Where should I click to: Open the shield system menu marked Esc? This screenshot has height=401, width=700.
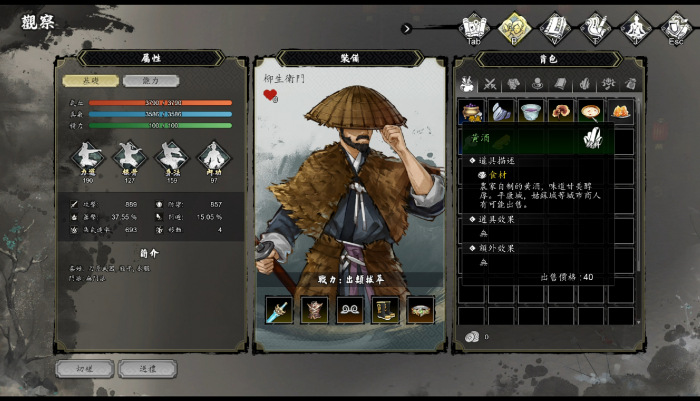click(x=676, y=27)
